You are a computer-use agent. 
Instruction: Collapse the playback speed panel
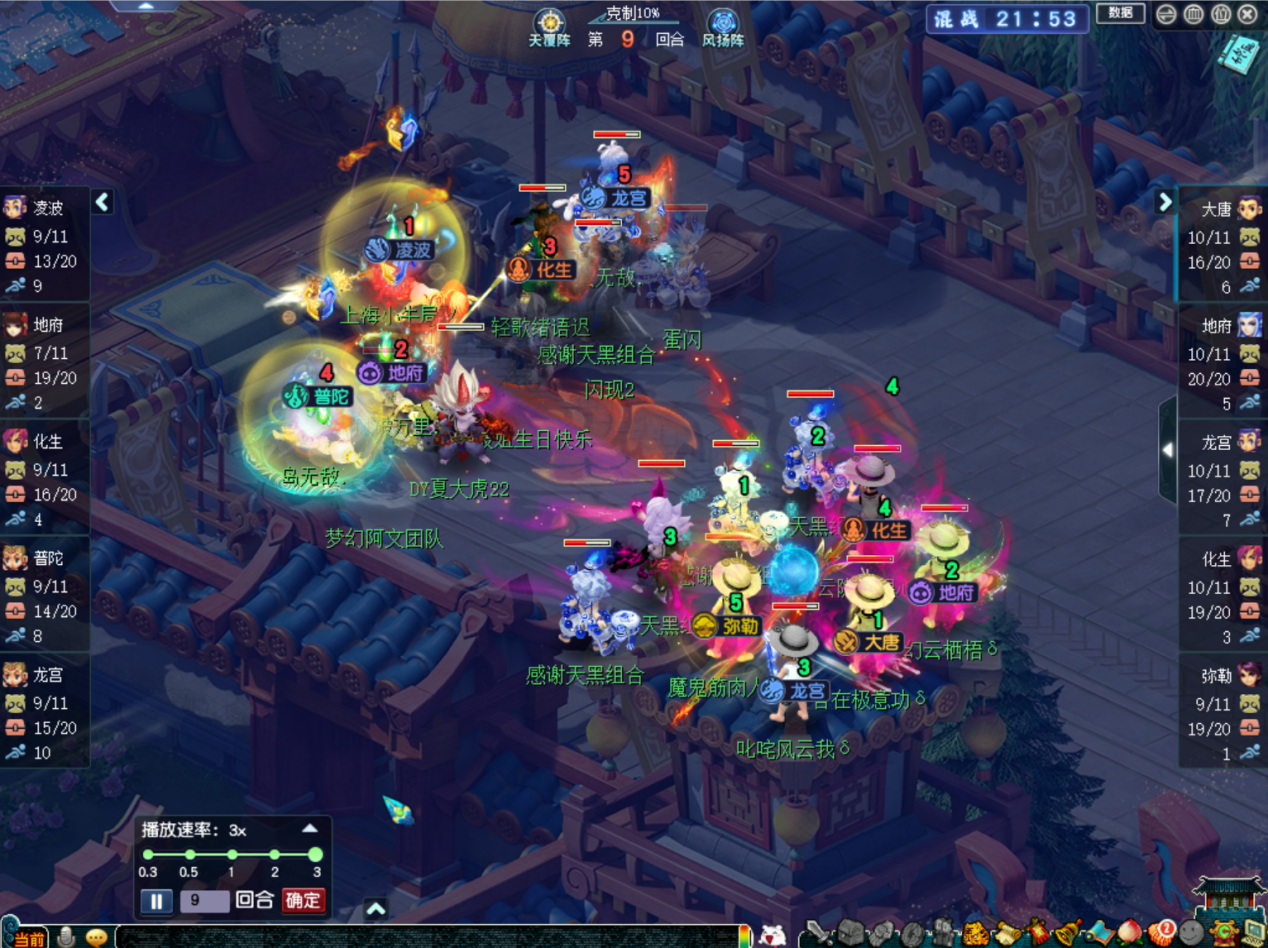[x=310, y=829]
